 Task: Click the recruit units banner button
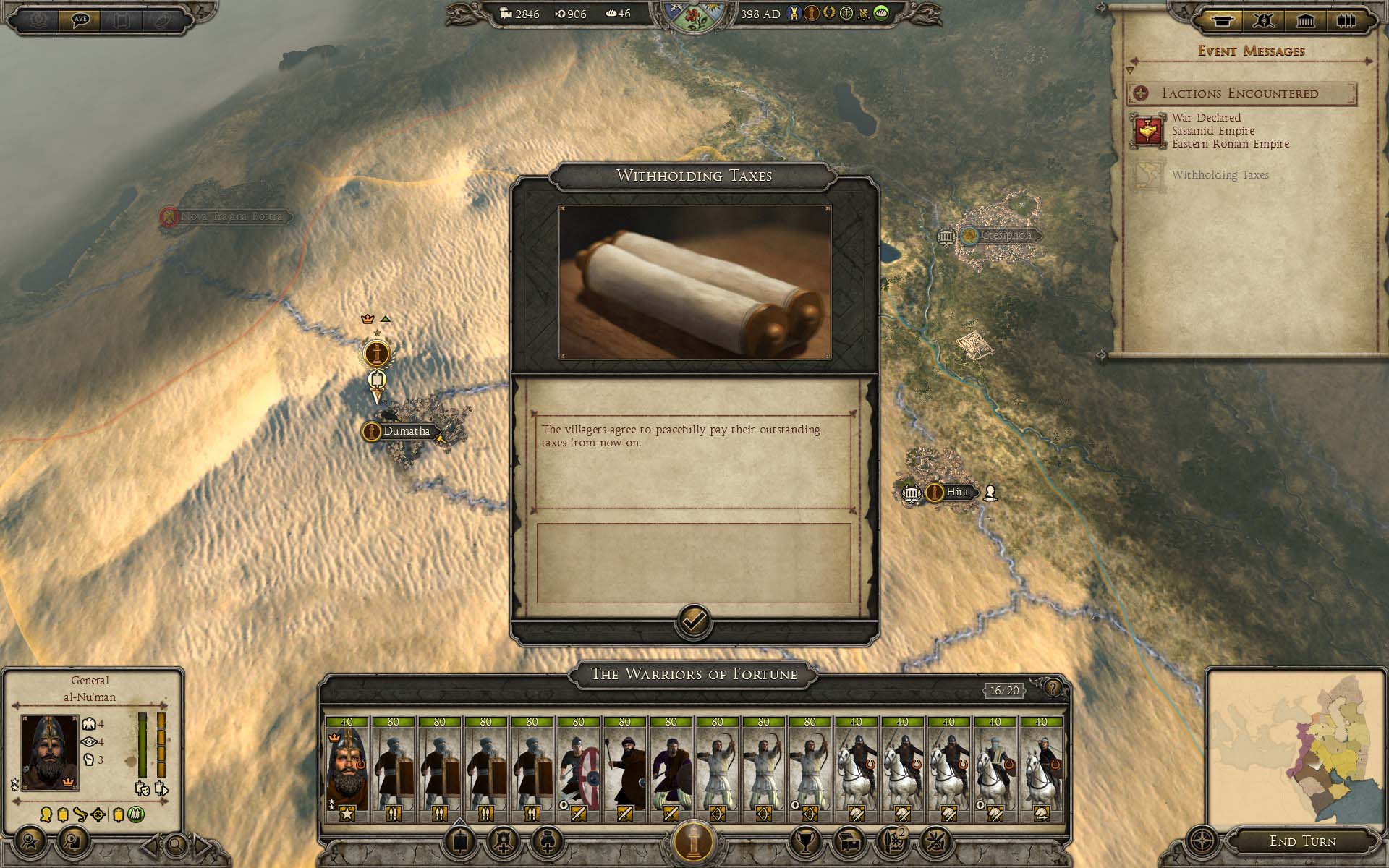pyautogui.click(x=460, y=841)
